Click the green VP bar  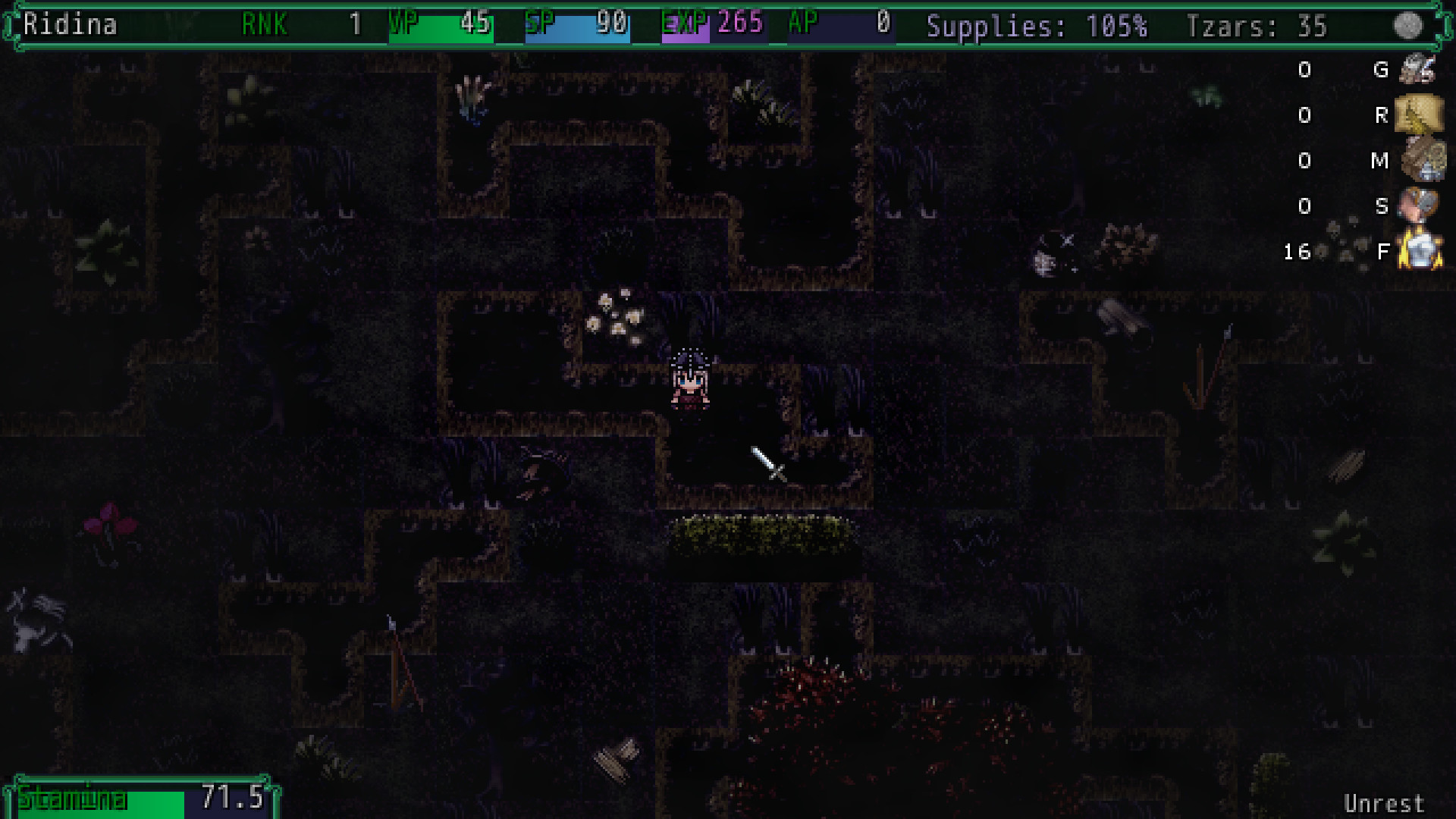(441, 25)
